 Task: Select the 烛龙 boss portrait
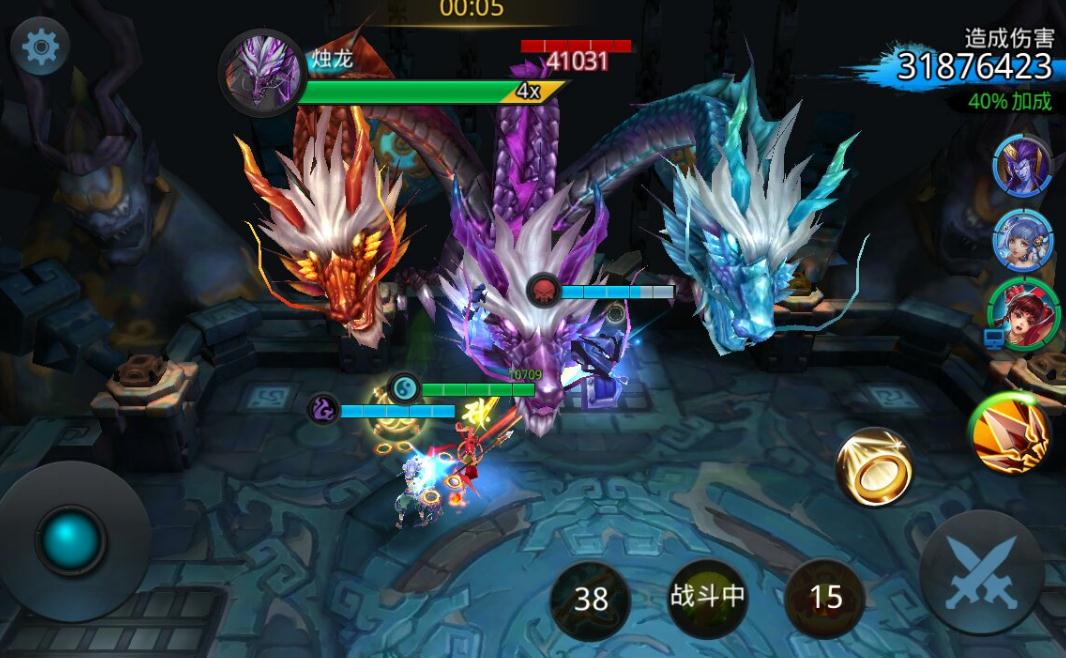tap(262, 73)
